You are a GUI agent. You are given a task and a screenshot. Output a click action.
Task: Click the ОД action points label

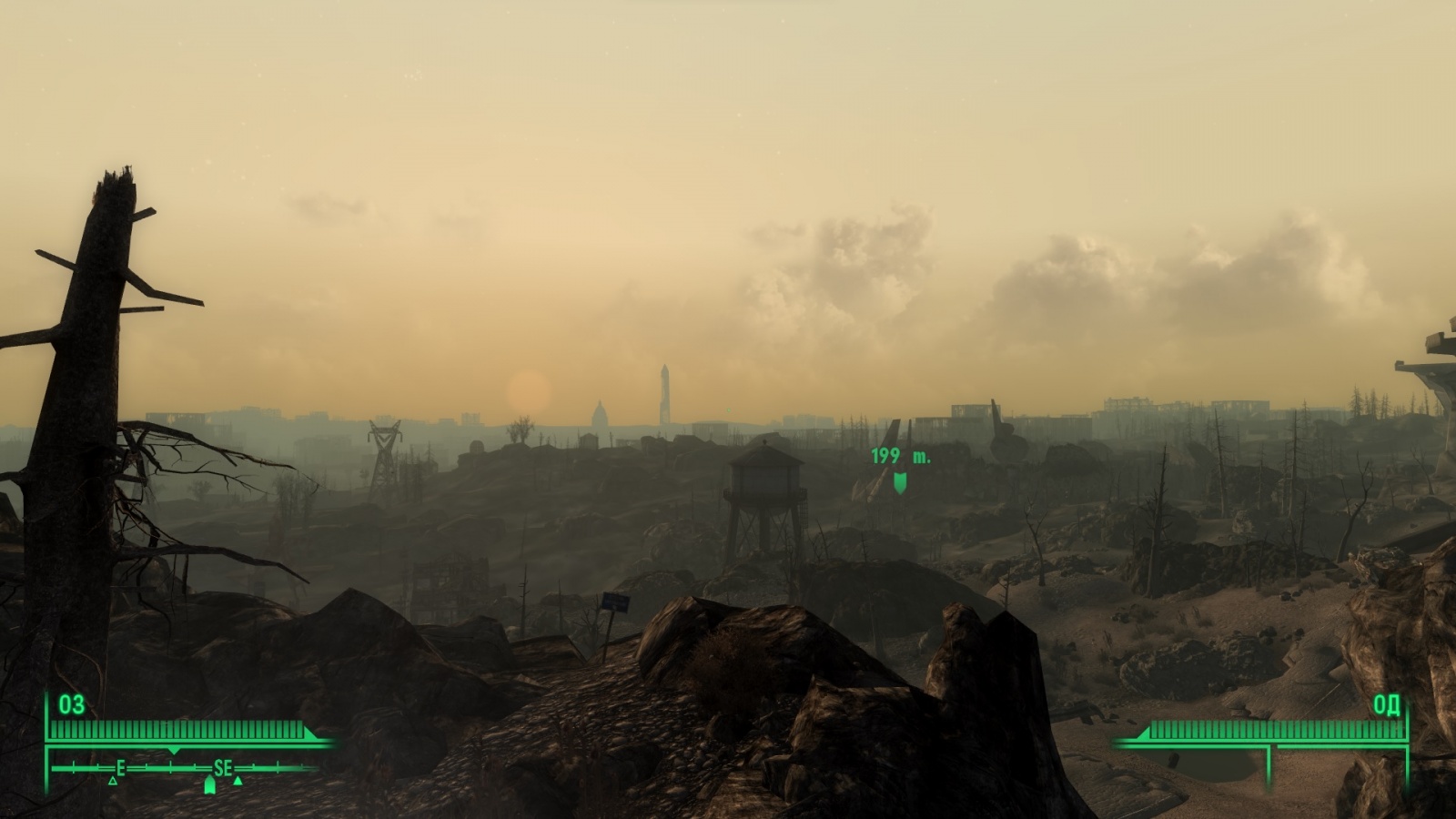tap(1387, 704)
